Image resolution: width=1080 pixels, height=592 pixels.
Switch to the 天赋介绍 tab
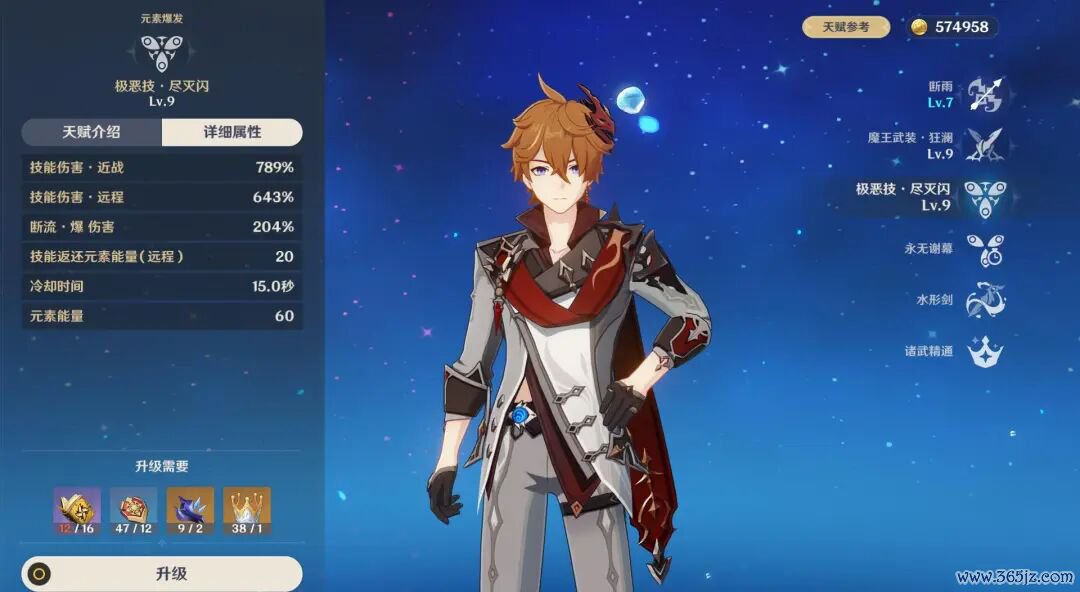(91, 132)
